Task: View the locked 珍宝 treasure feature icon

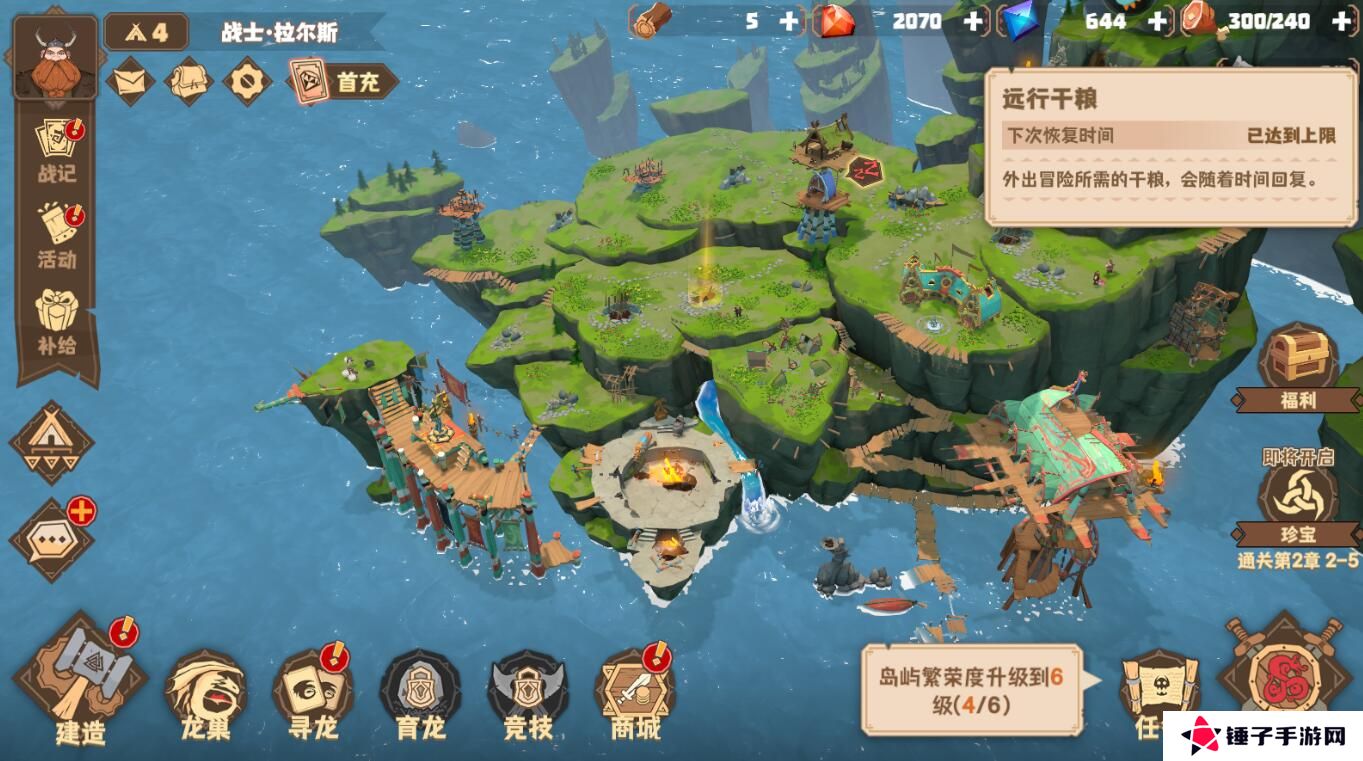Action: coord(1301,493)
